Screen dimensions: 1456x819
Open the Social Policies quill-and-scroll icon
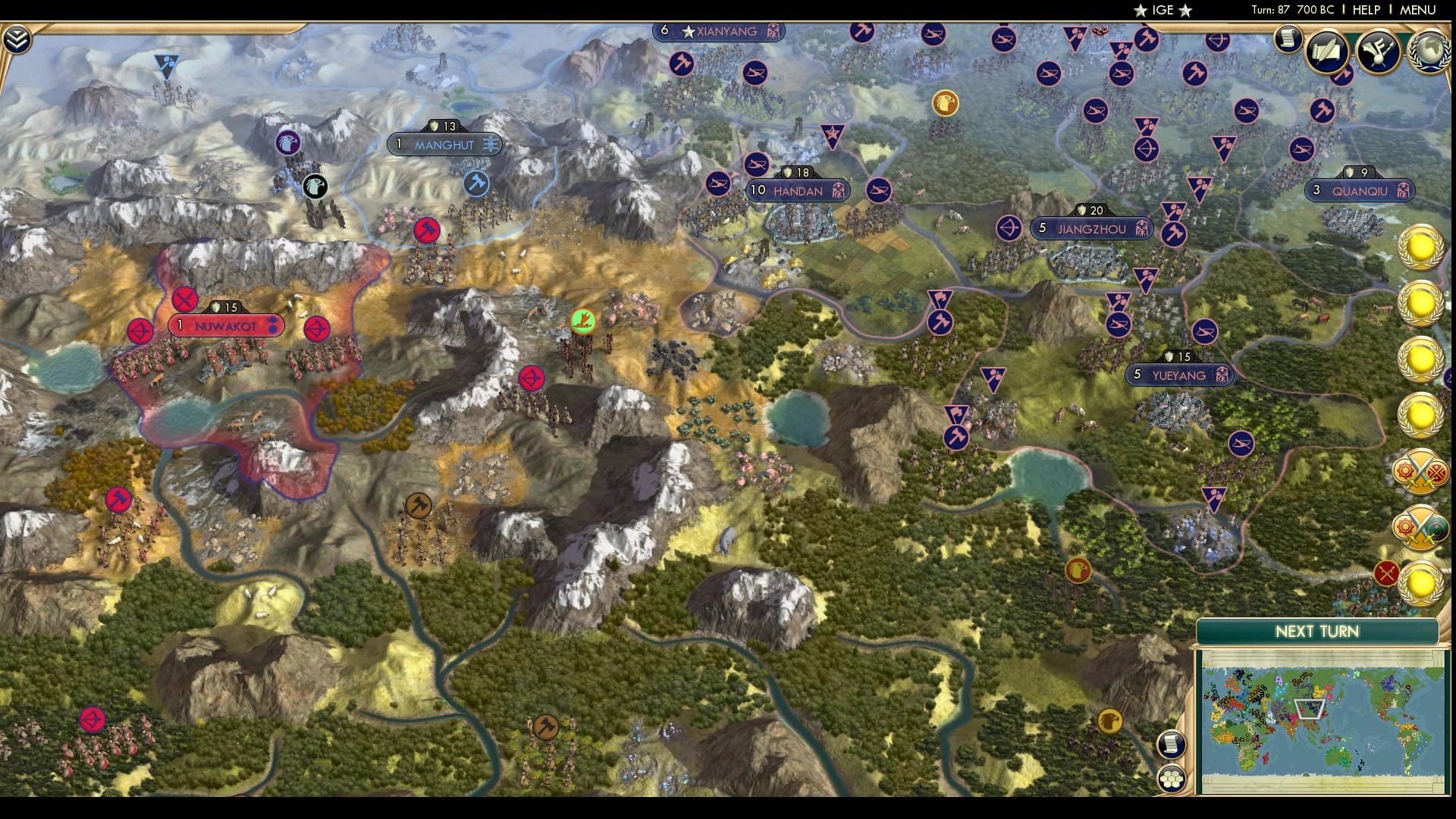[x=1326, y=52]
